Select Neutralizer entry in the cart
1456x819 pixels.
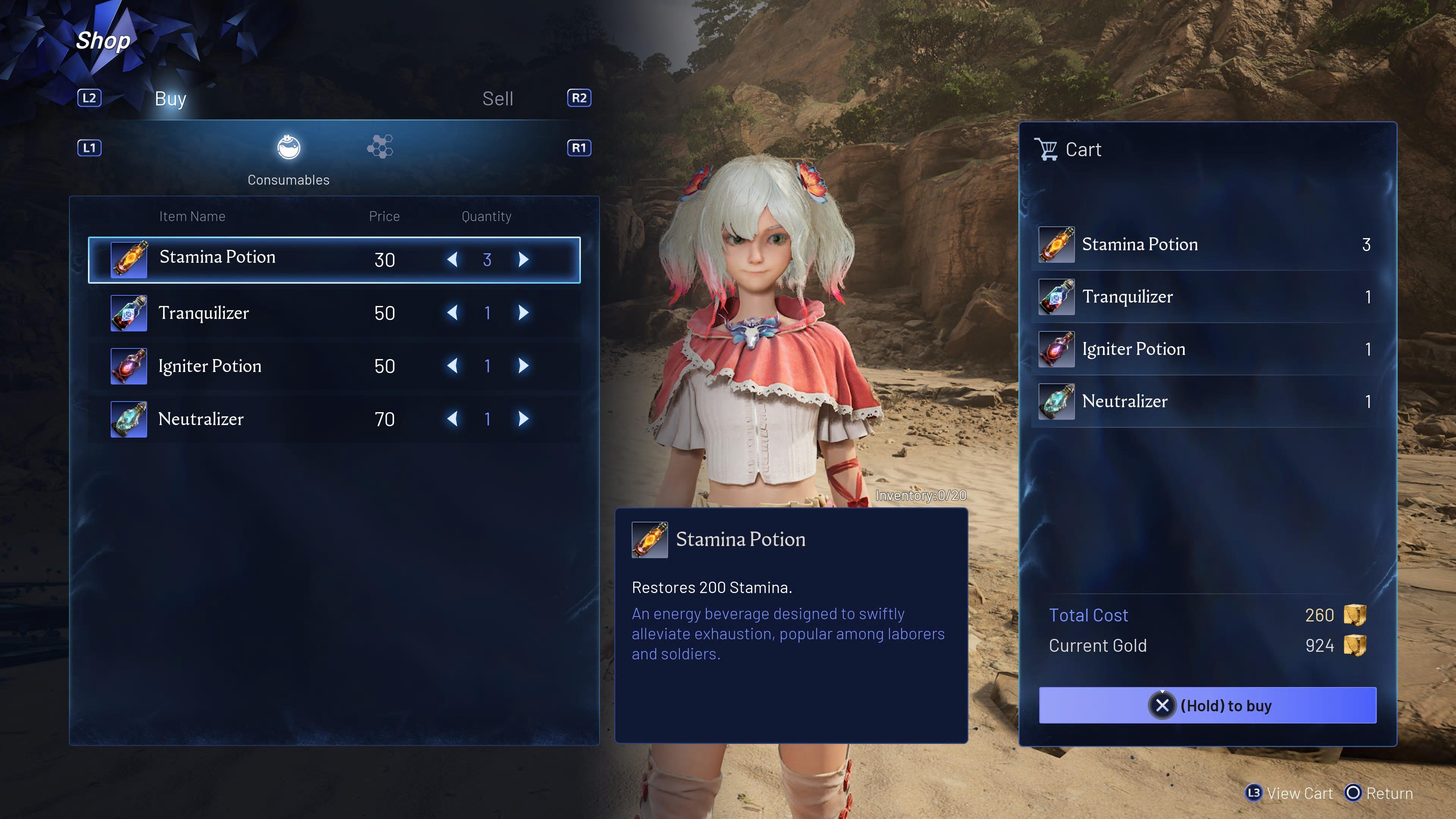(x=1207, y=401)
